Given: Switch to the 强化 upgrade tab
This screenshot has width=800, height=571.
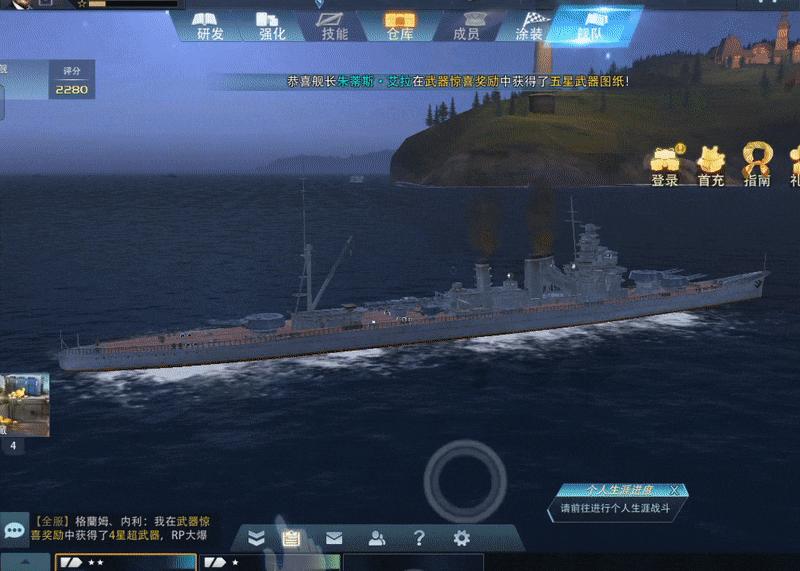Looking at the screenshot, I should 272,25.
